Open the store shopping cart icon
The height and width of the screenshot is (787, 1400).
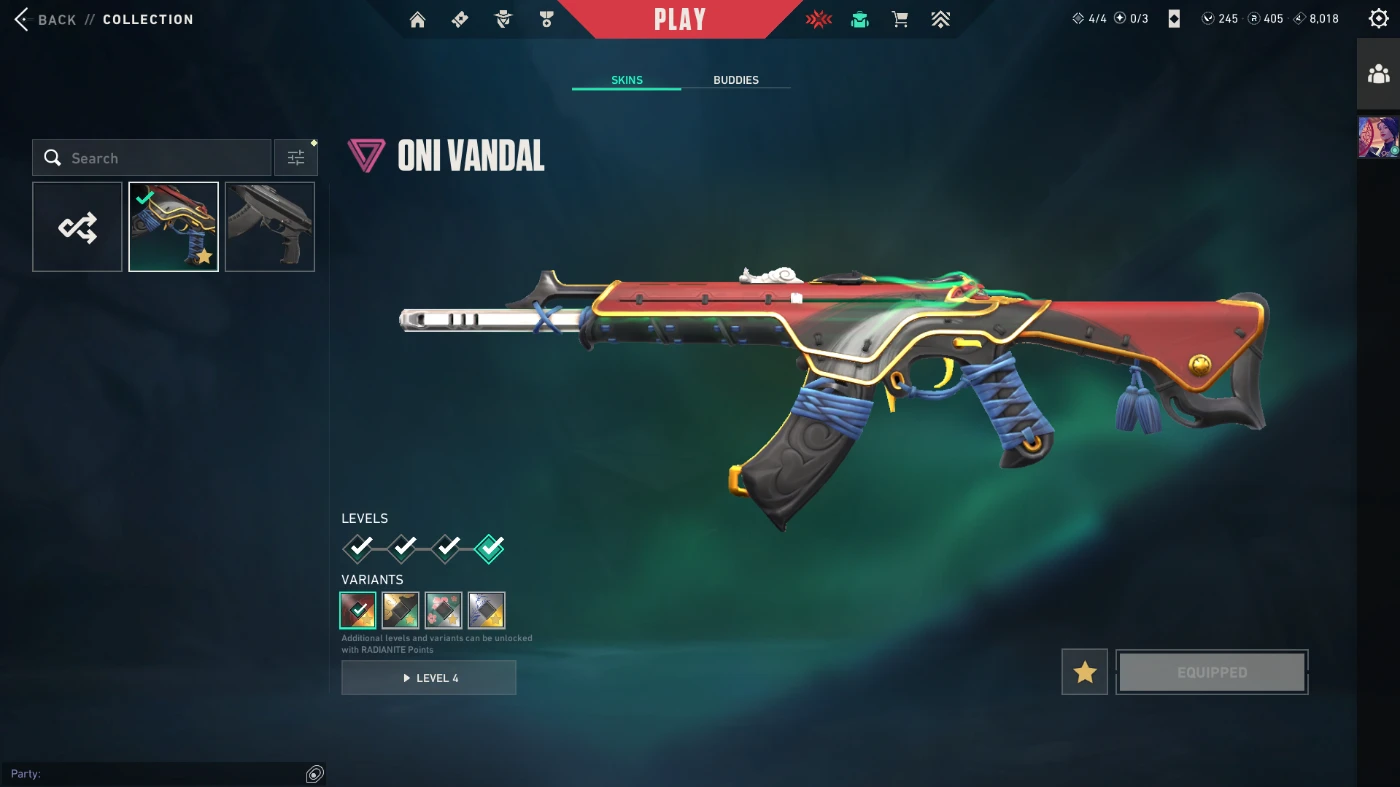pos(900,19)
